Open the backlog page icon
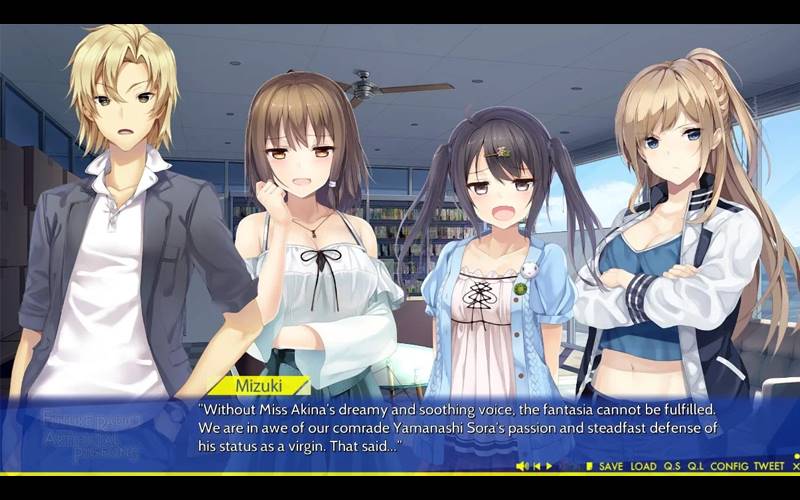The height and width of the screenshot is (500, 800). coord(589,466)
